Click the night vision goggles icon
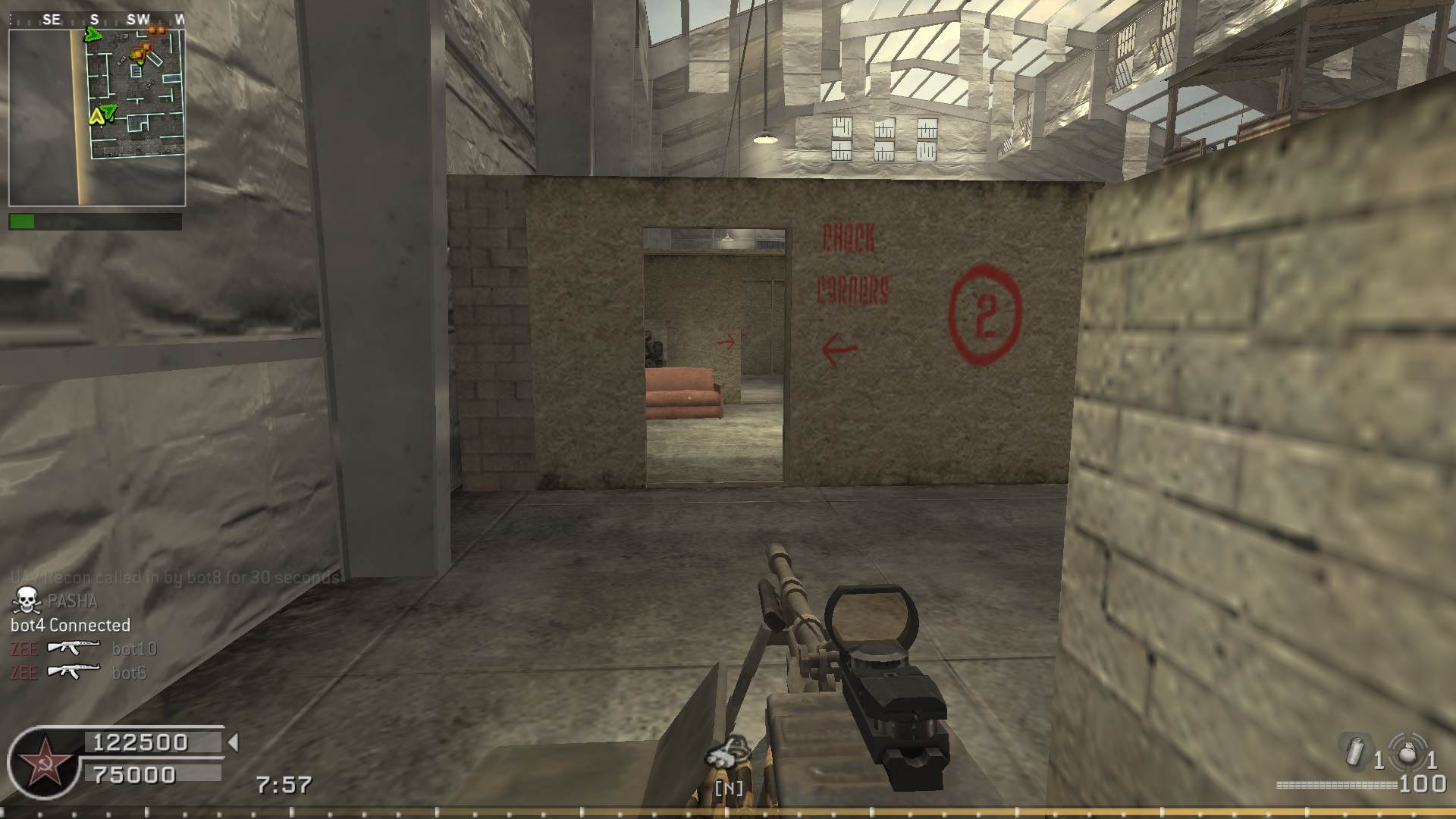 tap(728, 755)
